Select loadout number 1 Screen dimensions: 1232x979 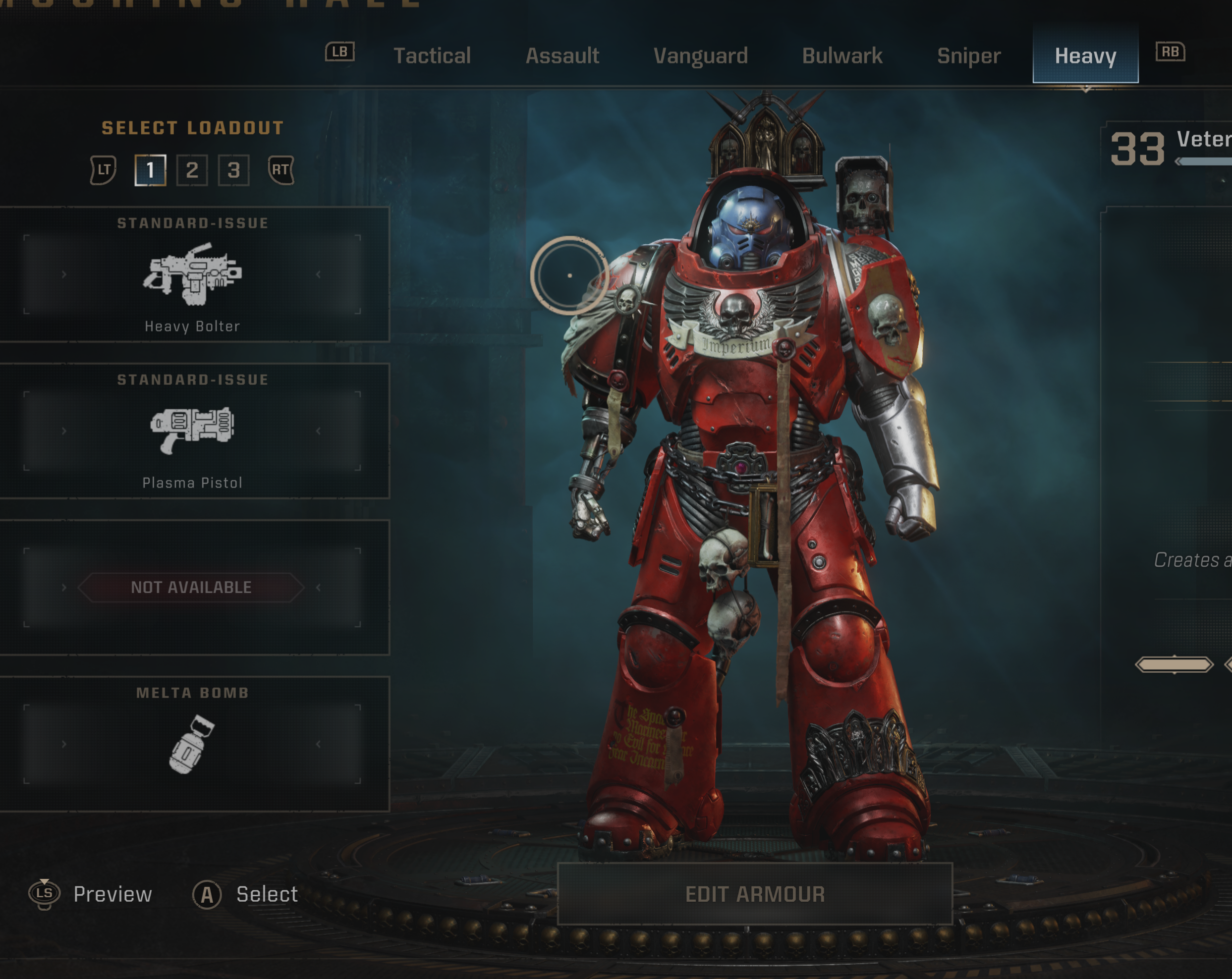(x=150, y=169)
